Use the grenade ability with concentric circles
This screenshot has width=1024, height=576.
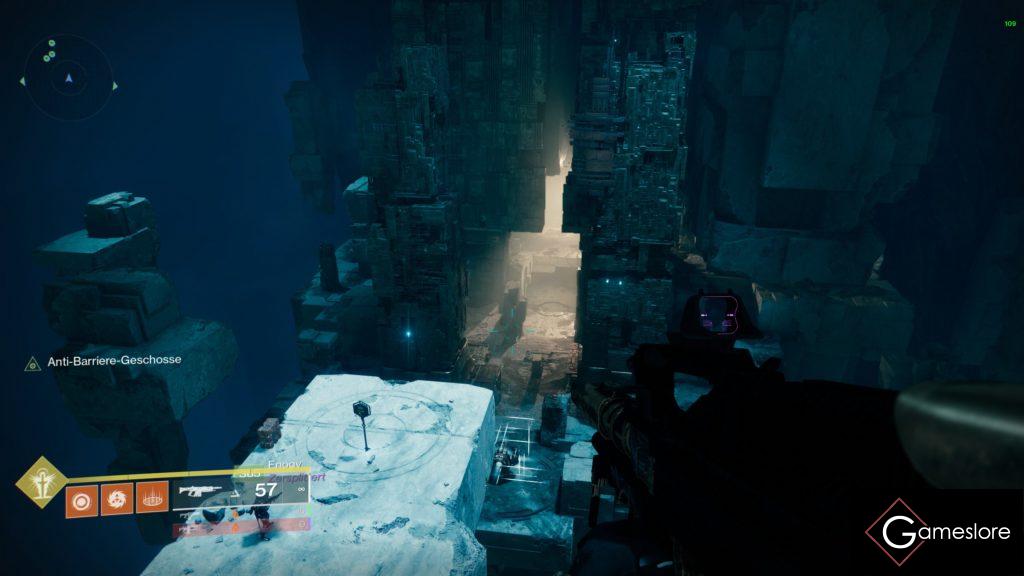tap(80, 498)
